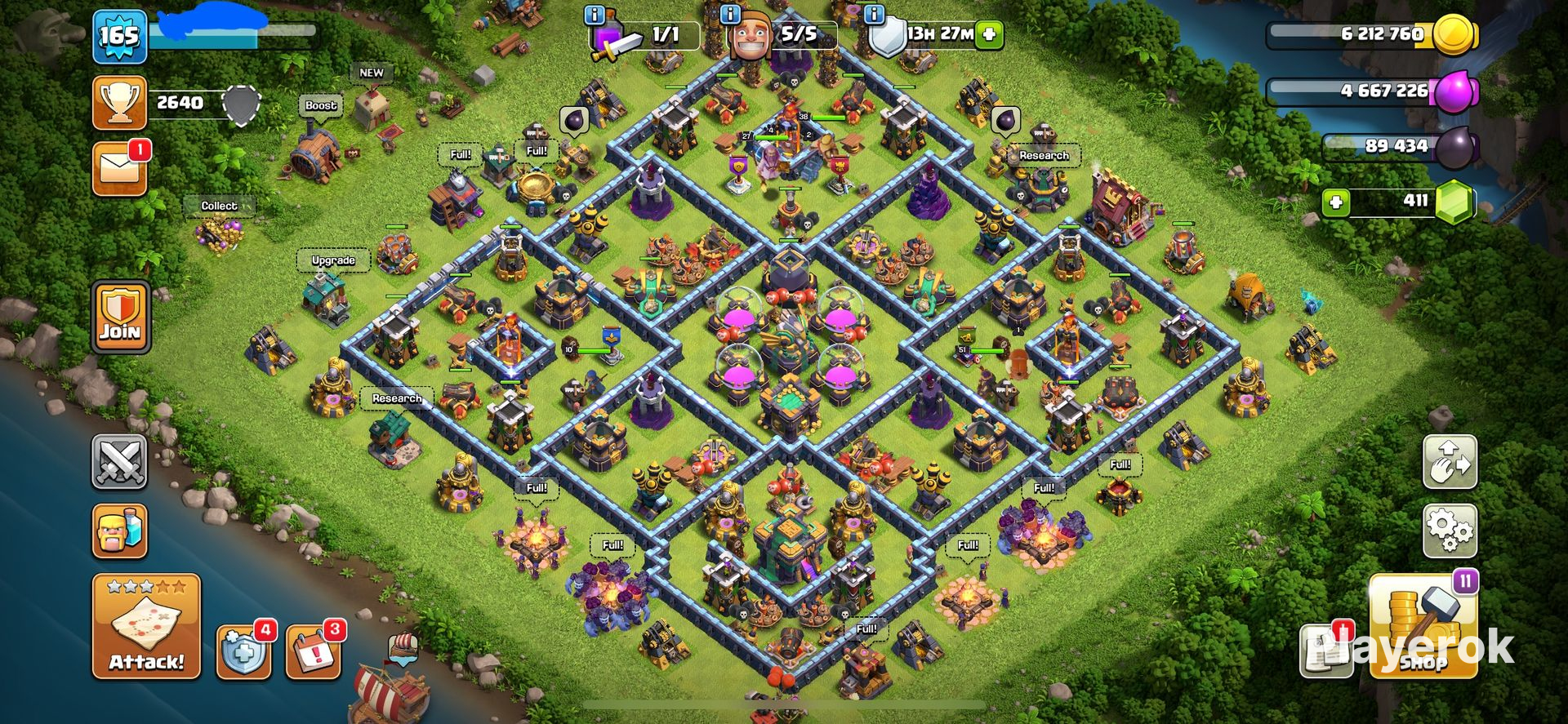Open the army barbarian and potion button
This screenshot has width=1568, height=724.
[x=119, y=531]
